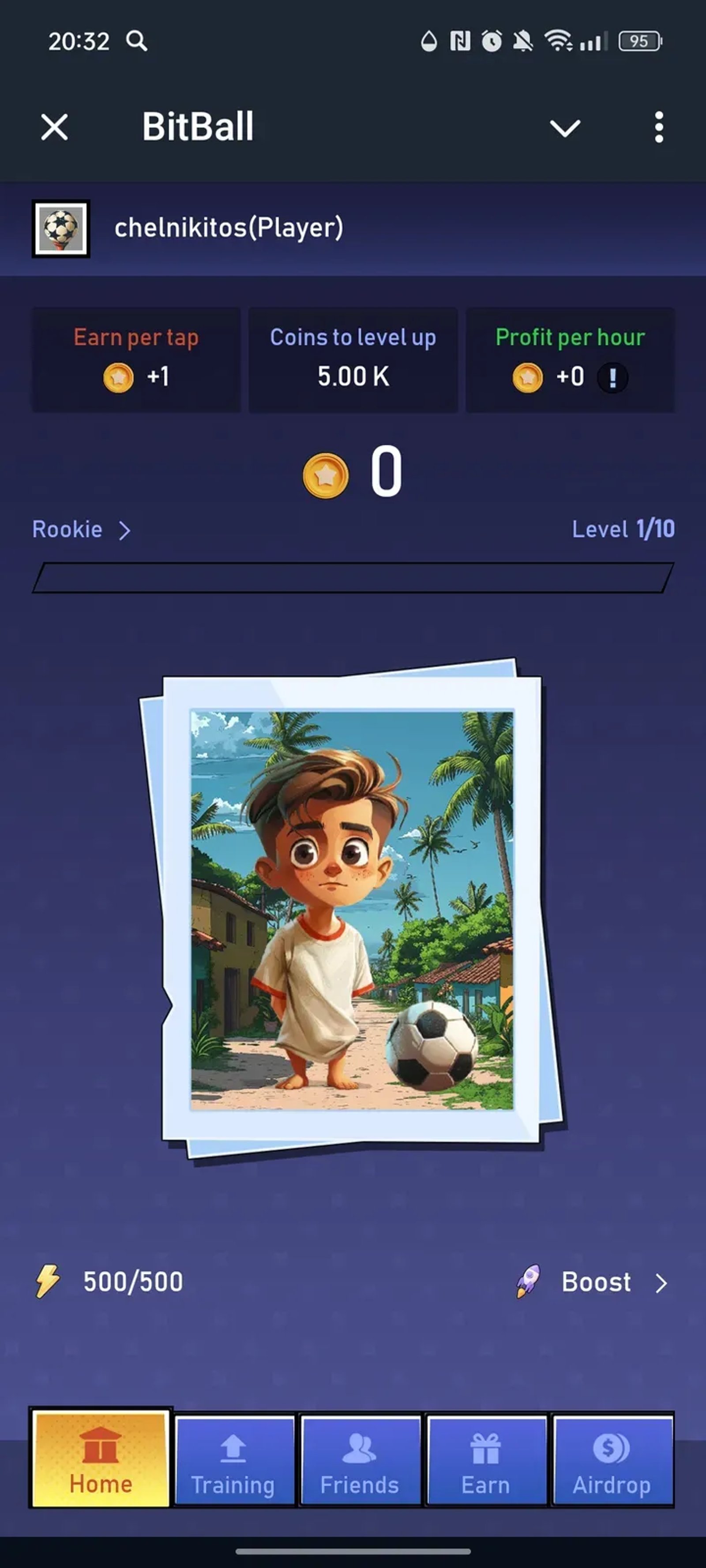Image resolution: width=706 pixels, height=1568 pixels.
Task: Tap the chelnikitos(Player) username
Action: click(229, 228)
